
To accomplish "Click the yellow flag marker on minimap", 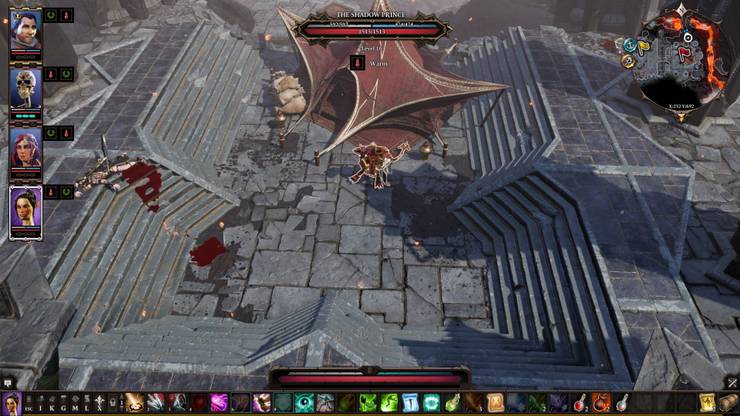I will pos(643,44).
